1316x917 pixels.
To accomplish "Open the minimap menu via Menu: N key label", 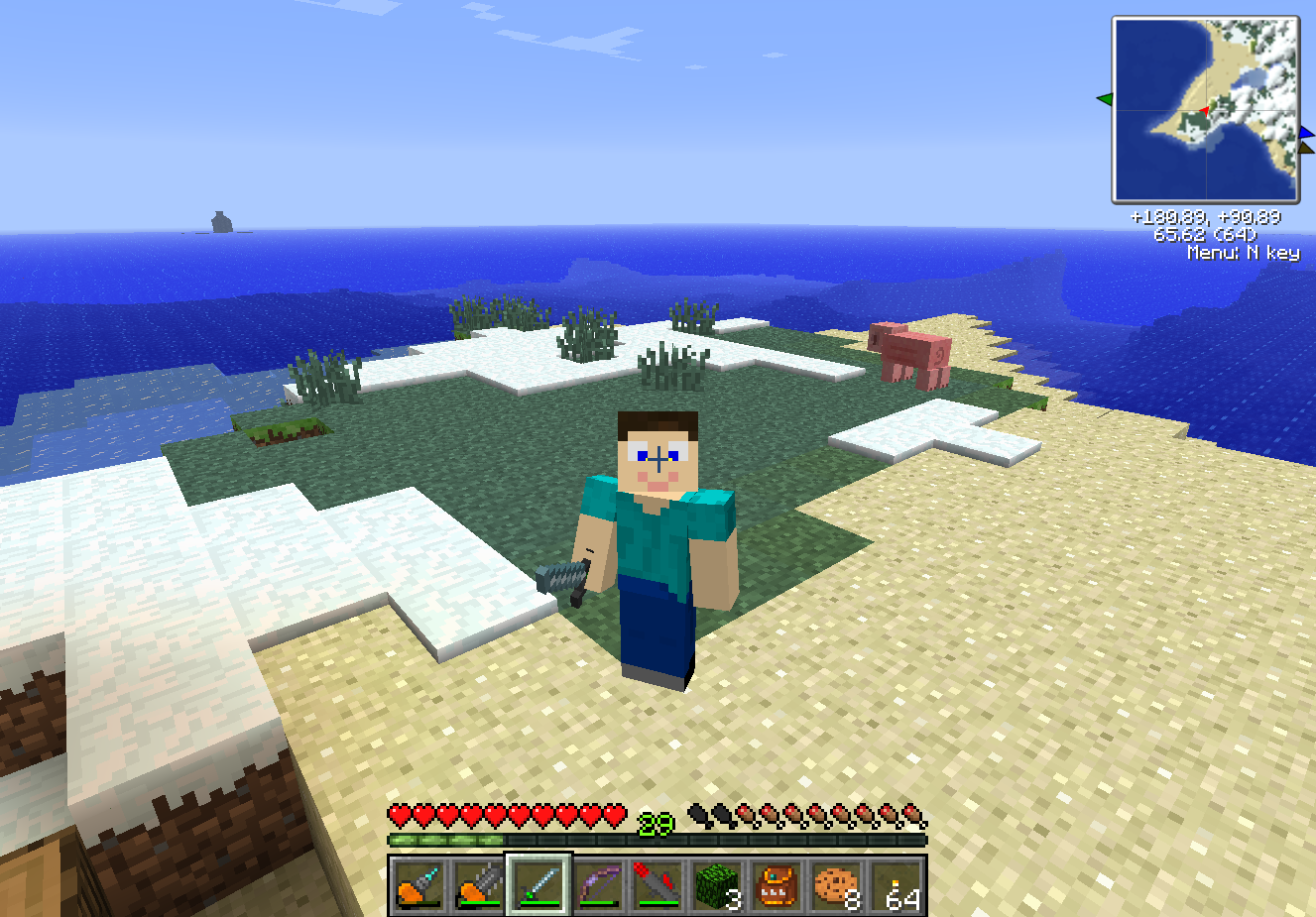I will 1246,255.
